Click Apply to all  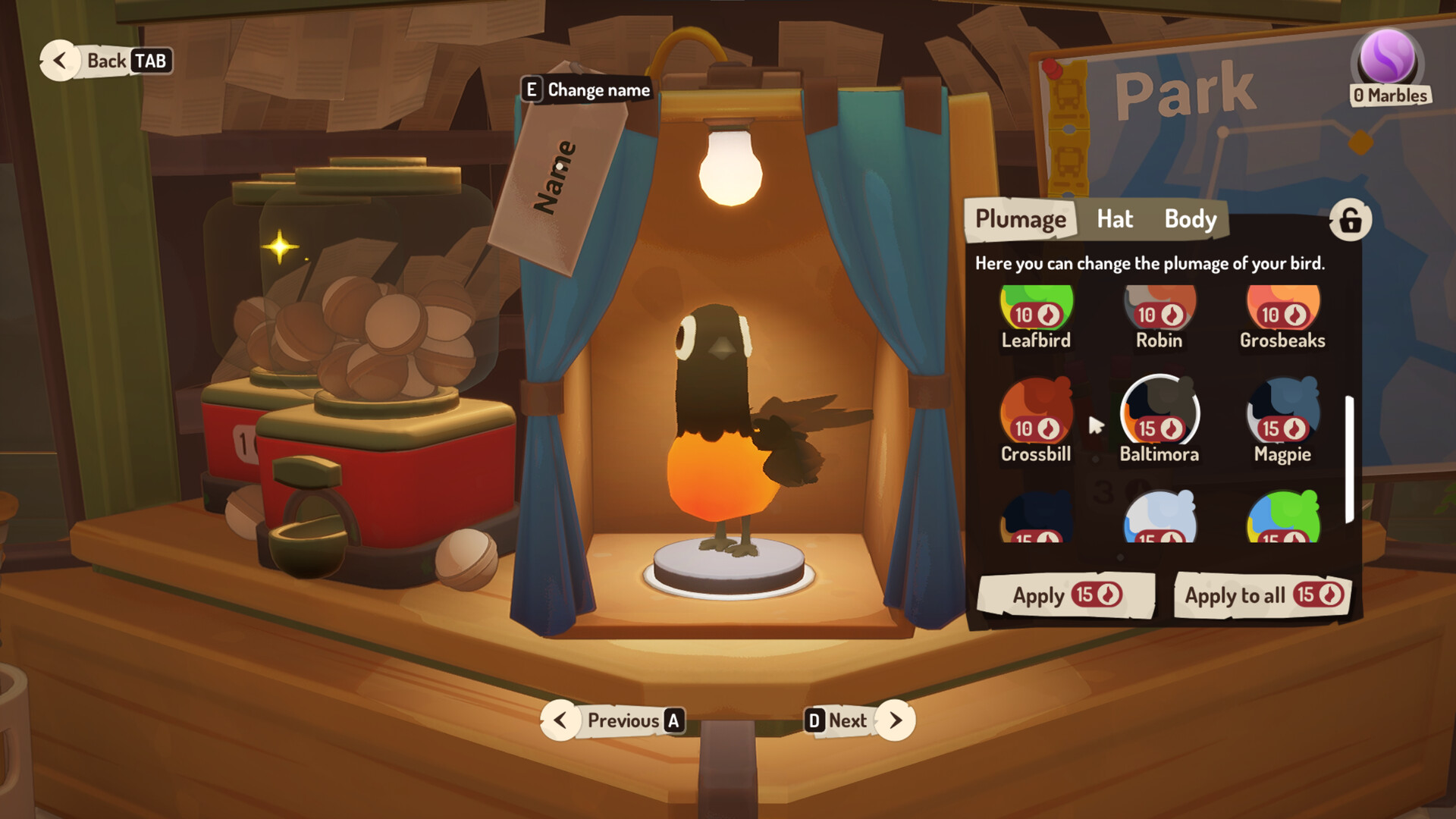(x=1261, y=596)
